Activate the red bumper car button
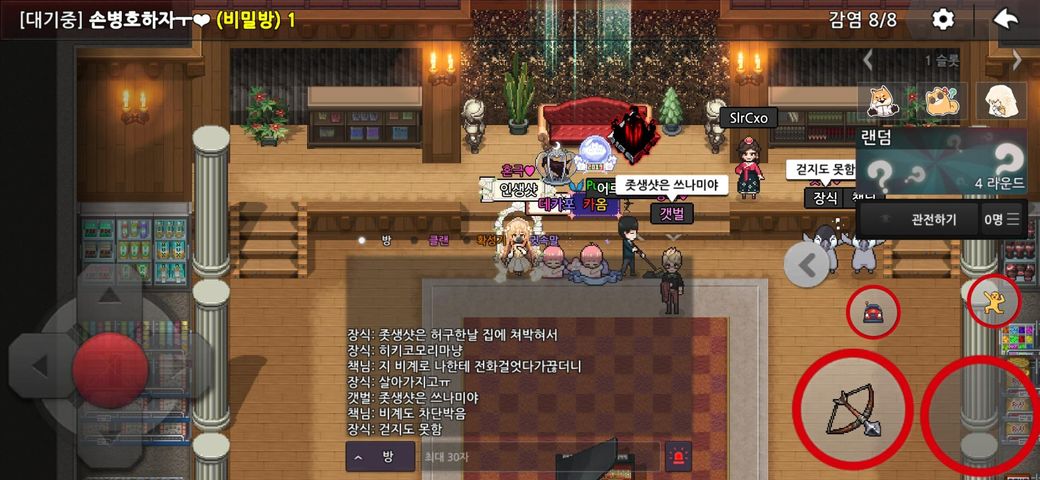The height and width of the screenshot is (480, 1040). tap(874, 313)
